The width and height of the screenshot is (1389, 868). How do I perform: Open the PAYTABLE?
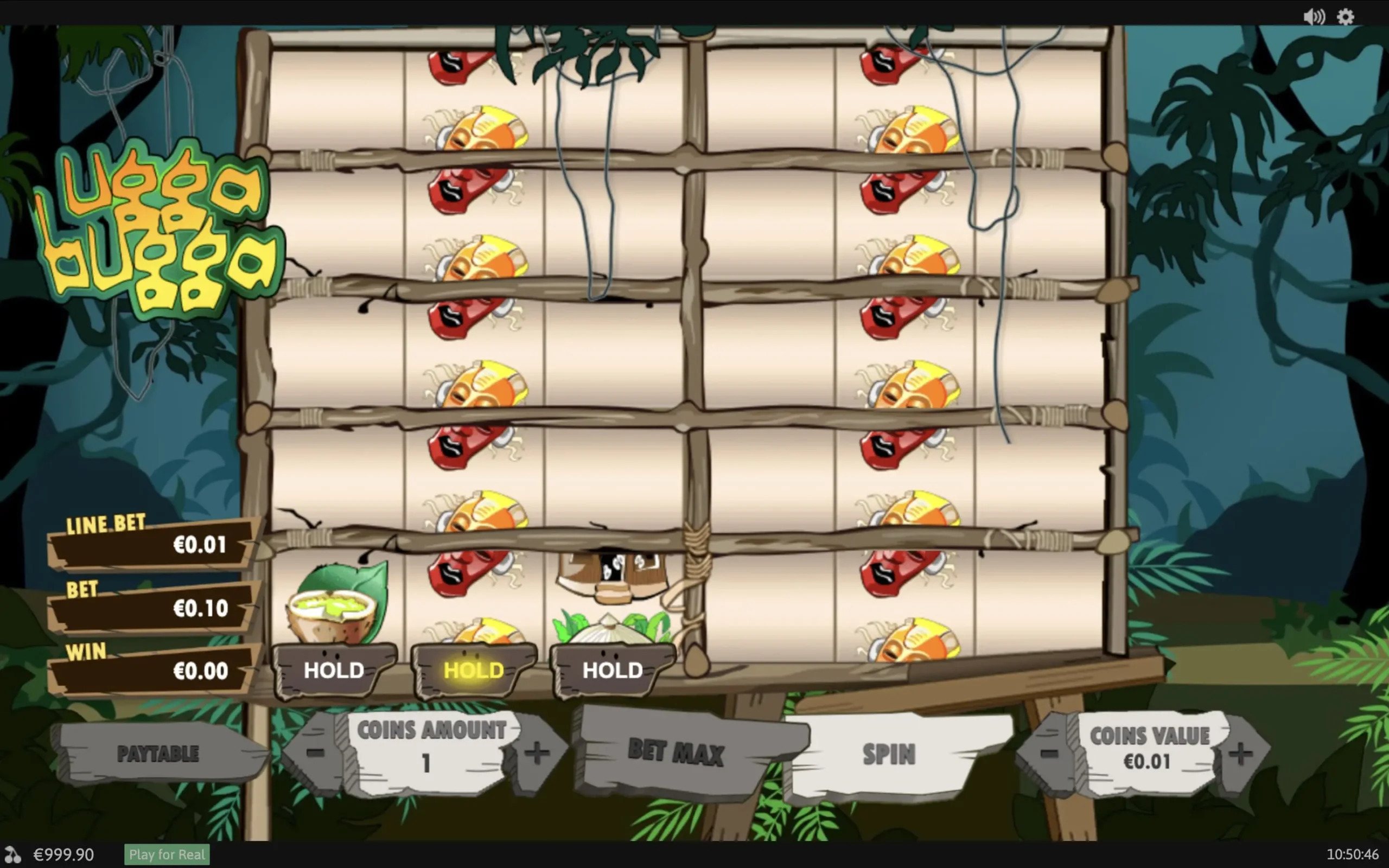[x=159, y=754]
